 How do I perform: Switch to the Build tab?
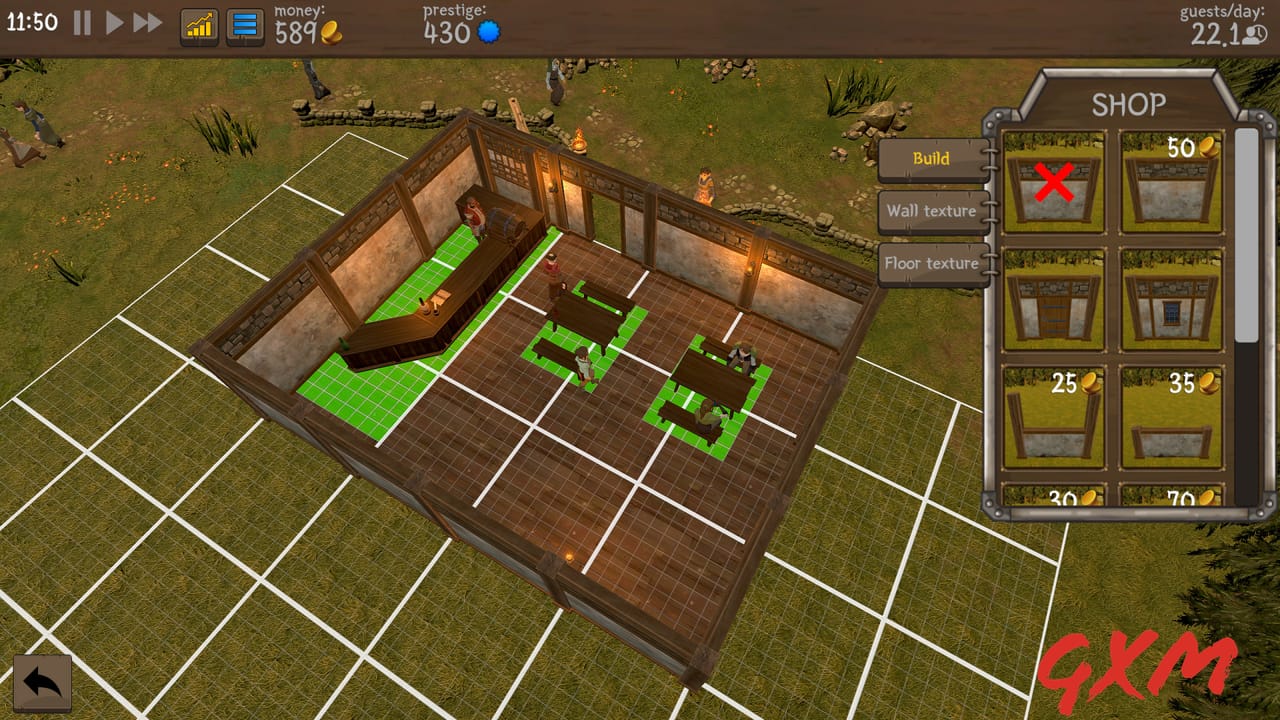click(x=932, y=159)
